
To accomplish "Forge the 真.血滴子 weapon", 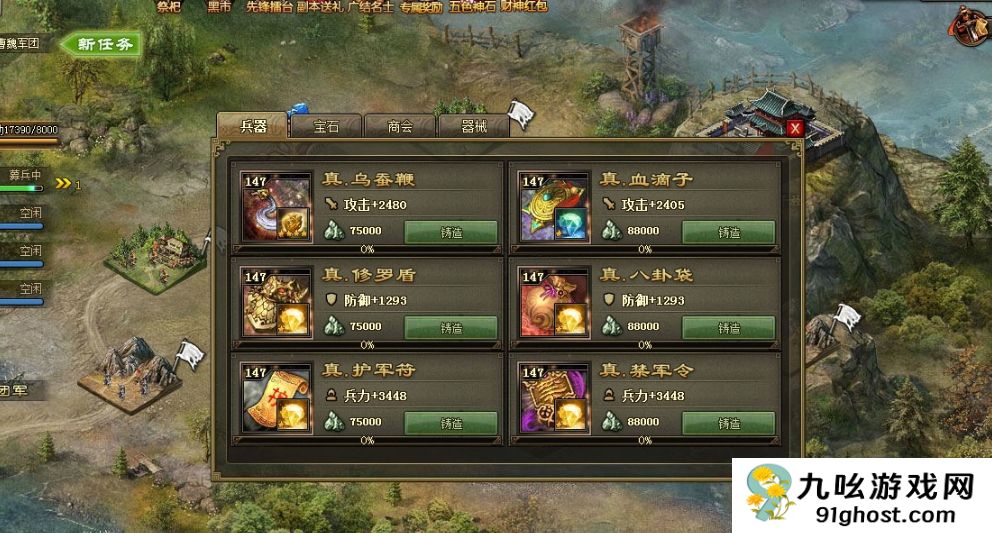I will coord(728,232).
